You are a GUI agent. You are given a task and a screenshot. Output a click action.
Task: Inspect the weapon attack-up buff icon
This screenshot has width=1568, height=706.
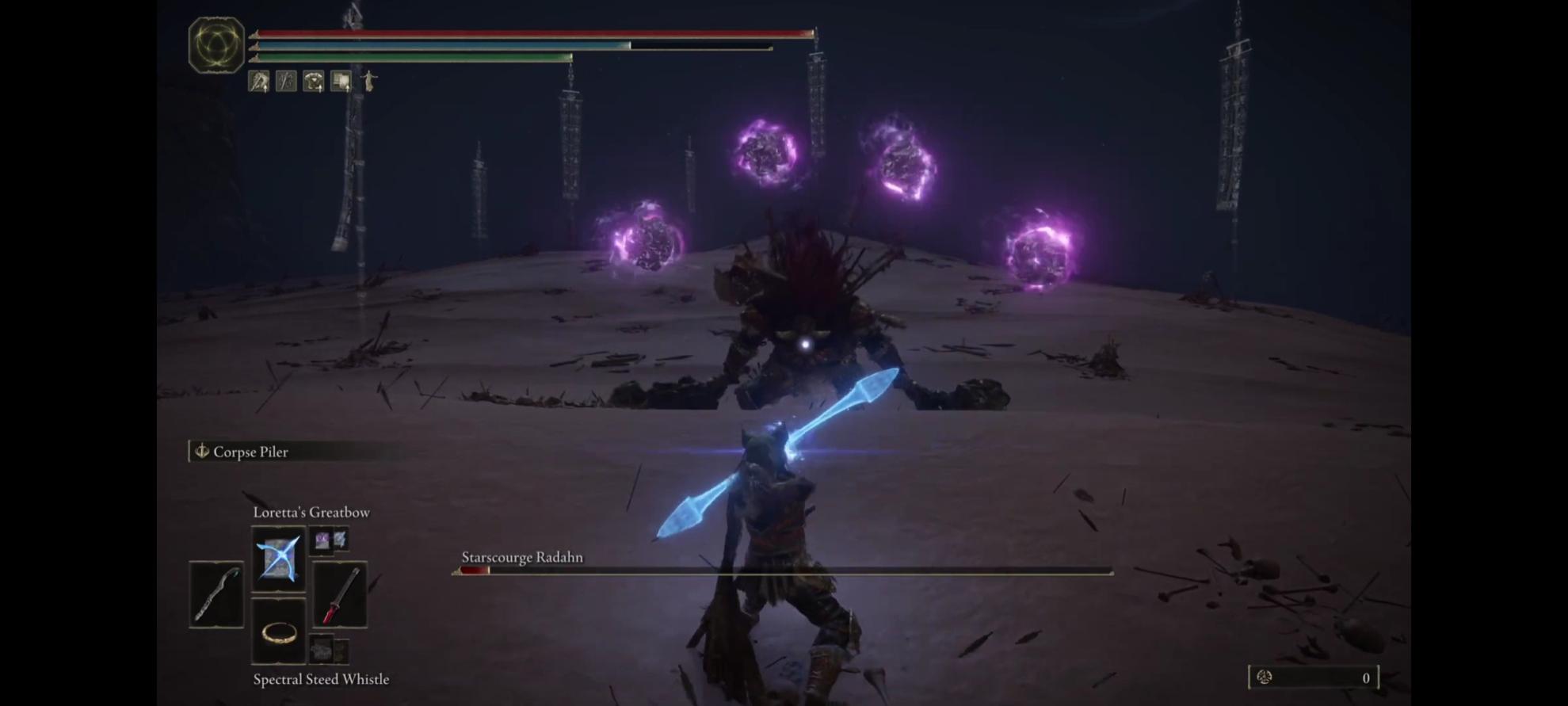click(x=258, y=81)
